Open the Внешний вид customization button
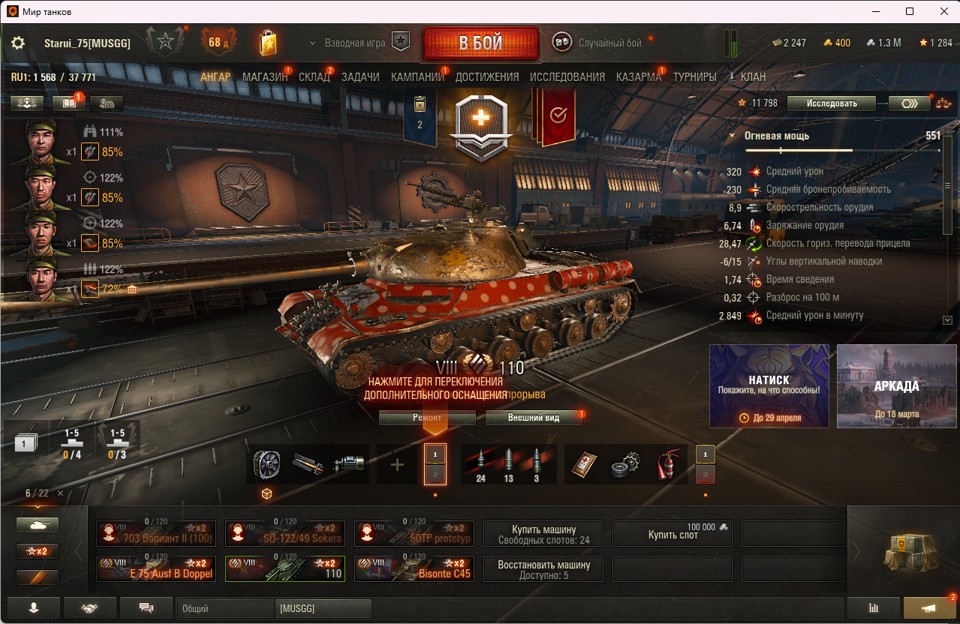This screenshot has width=960, height=624. (x=533, y=417)
